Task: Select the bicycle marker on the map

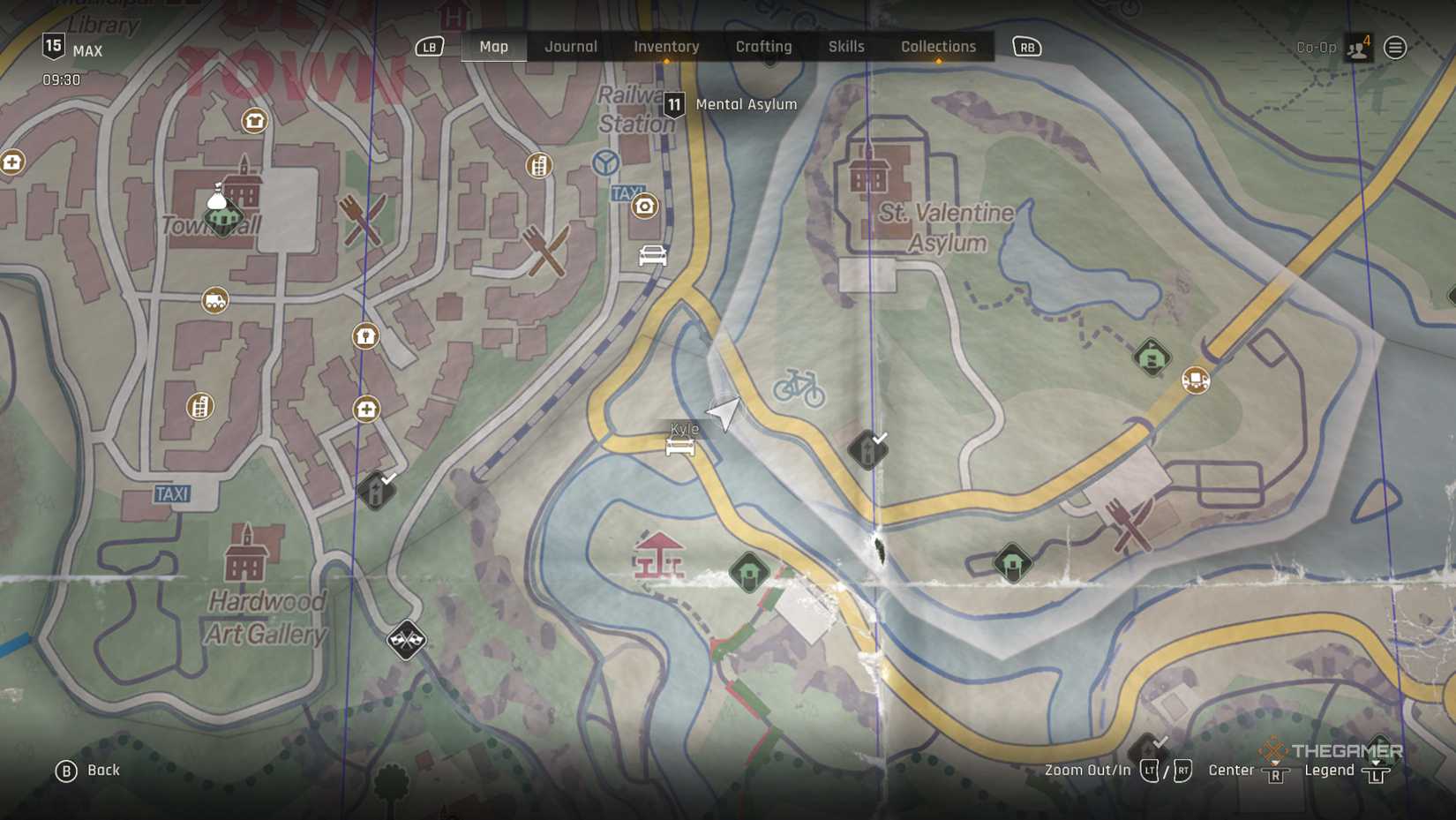Action: click(799, 387)
